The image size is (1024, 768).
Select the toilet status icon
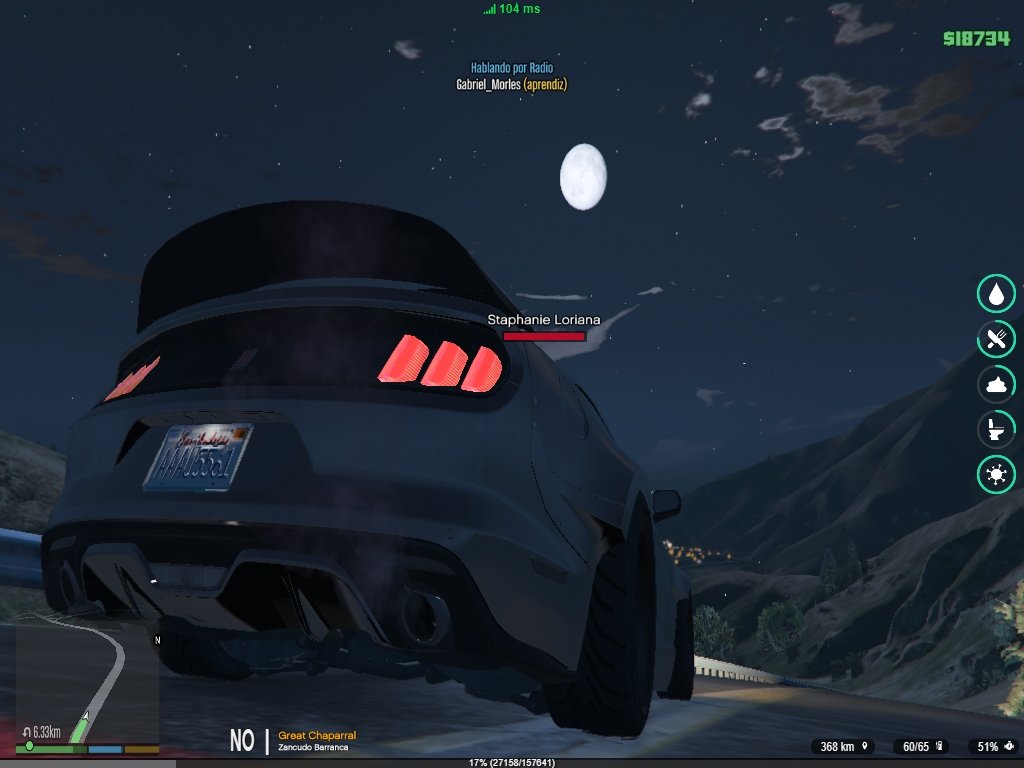click(996, 430)
